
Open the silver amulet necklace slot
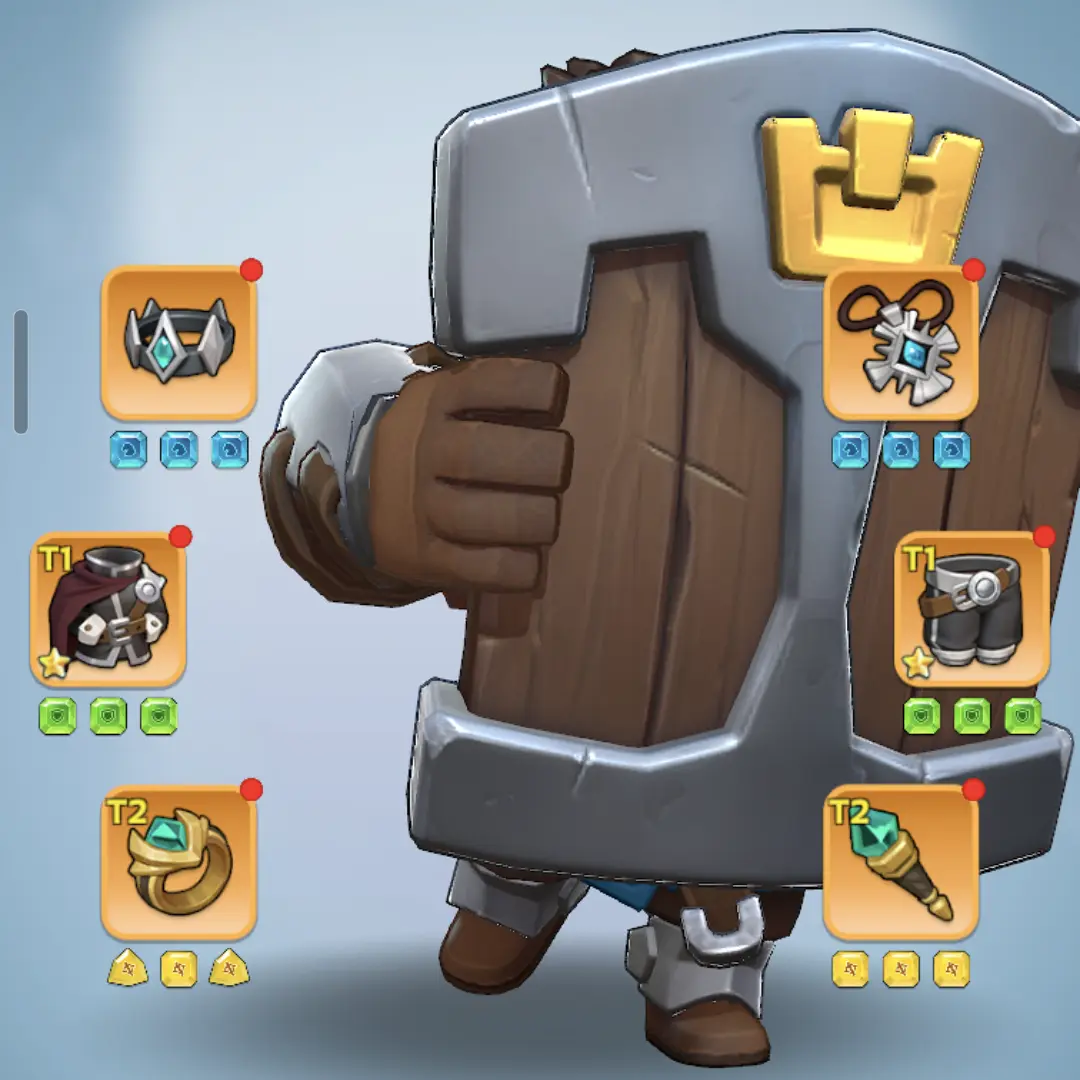click(900, 343)
